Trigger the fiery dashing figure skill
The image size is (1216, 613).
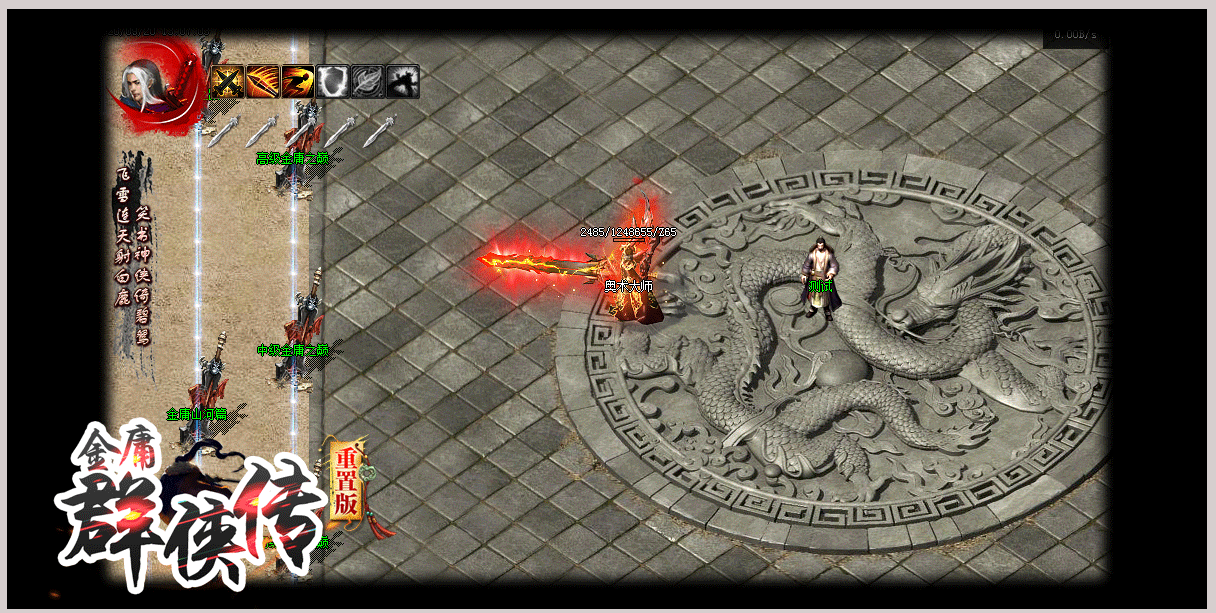298,81
